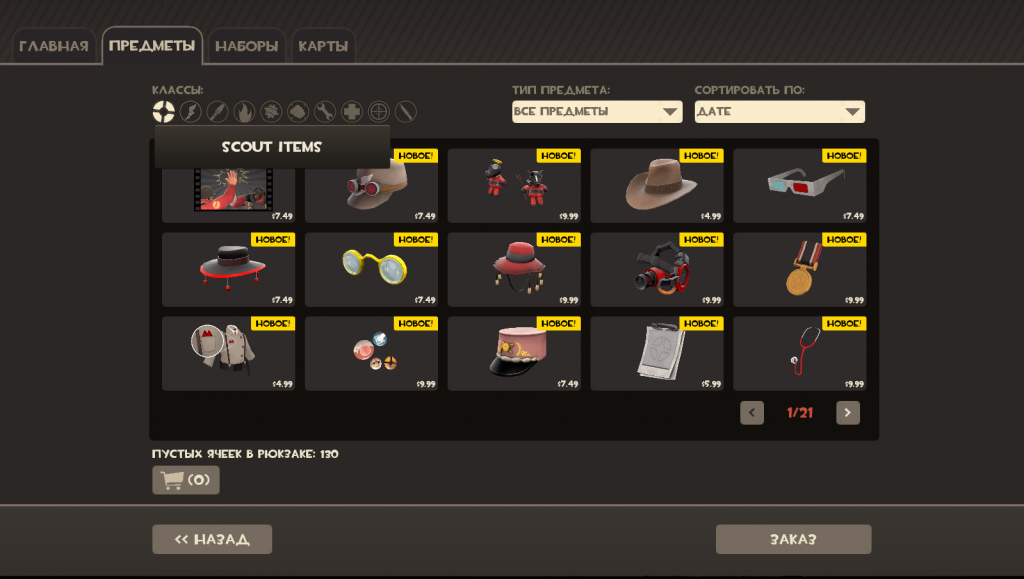Proceed with the ЗАКАЗ order button
This screenshot has width=1024, height=579.
click(x=793, y=539)
